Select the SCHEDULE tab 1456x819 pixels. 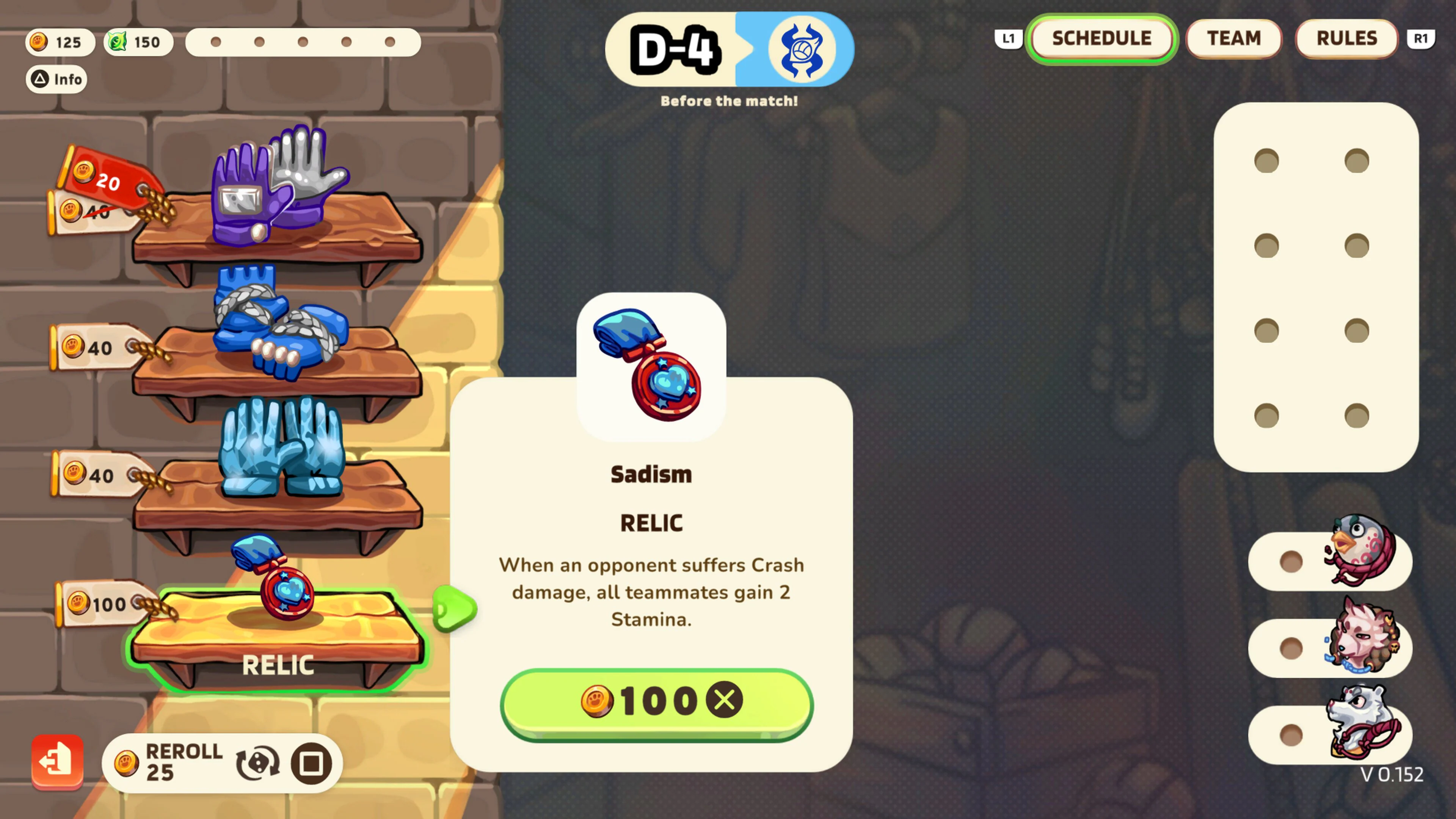coord(1101,38)
